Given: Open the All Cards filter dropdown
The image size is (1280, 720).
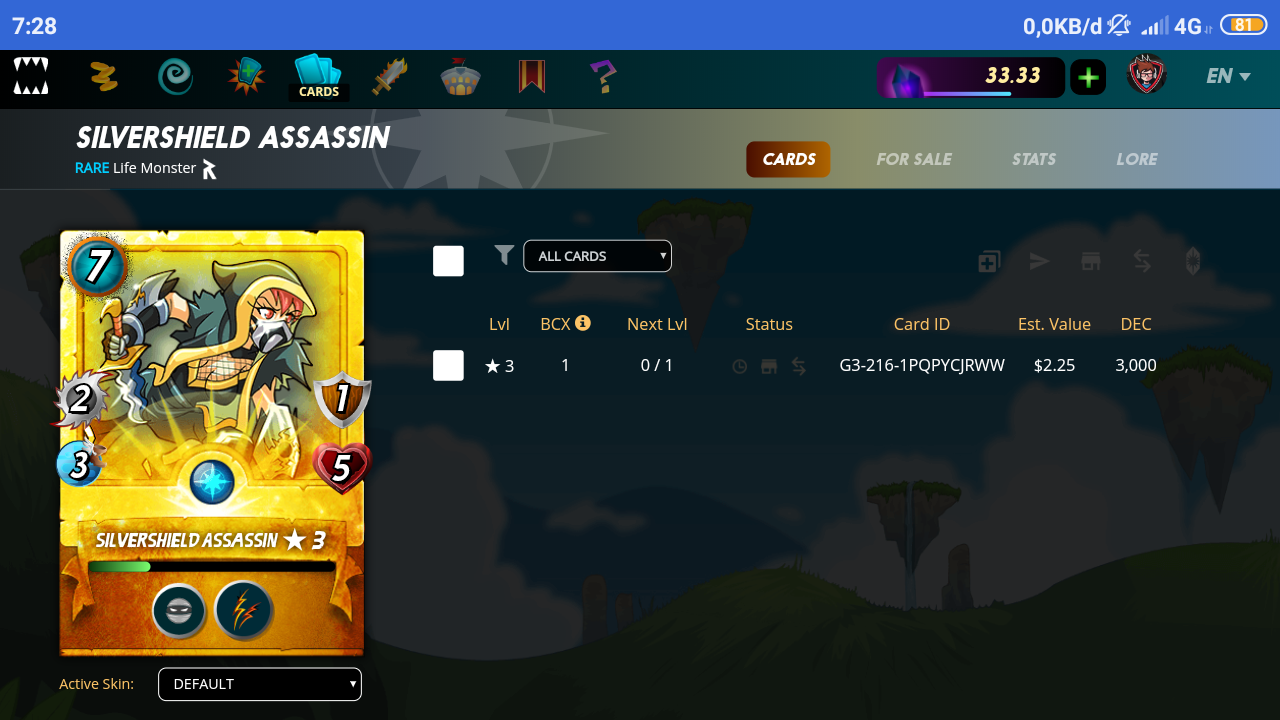Looking at the screenshot, I should (597, 256).
